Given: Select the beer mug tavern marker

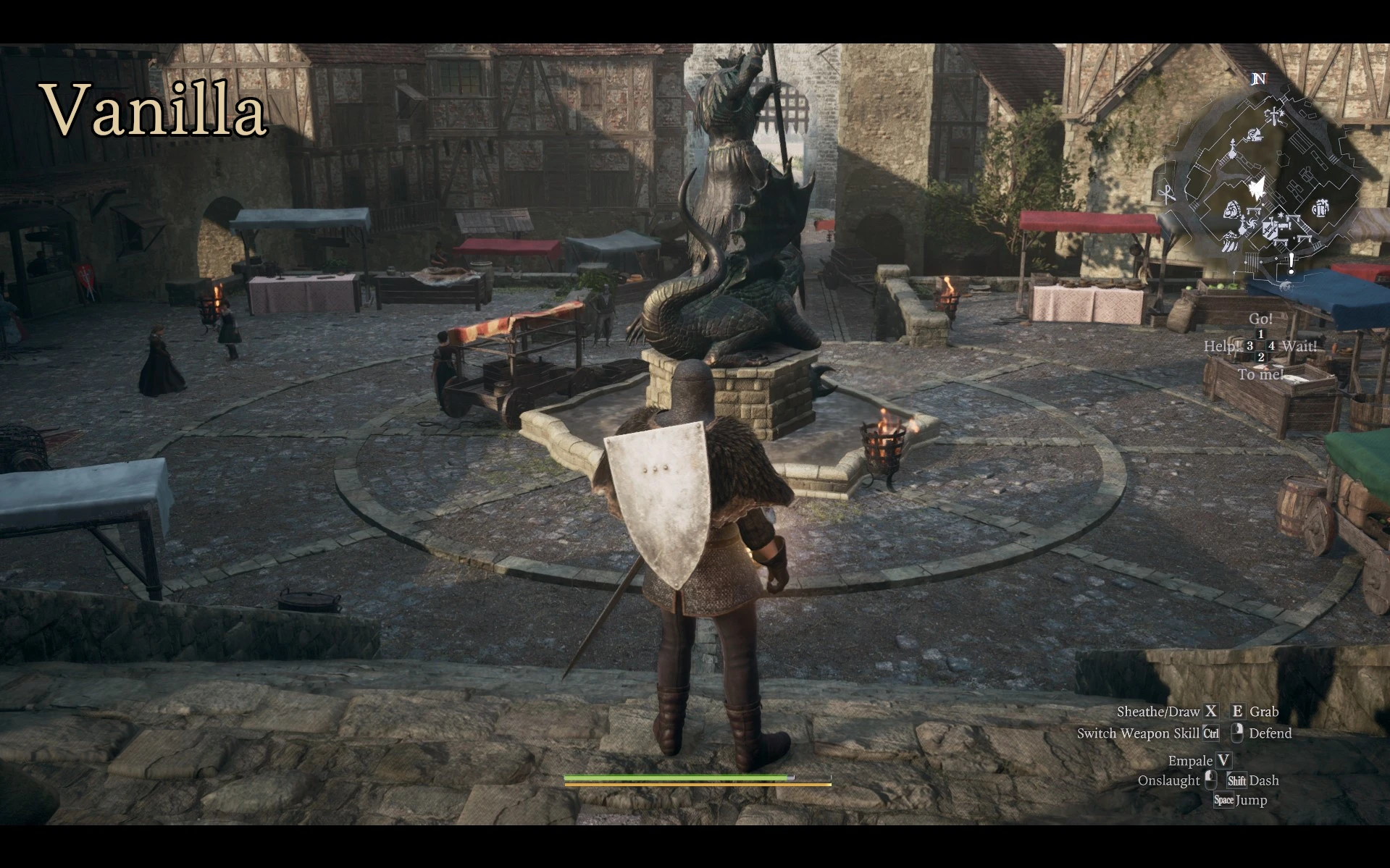Looking at the screenshot, I should (1320, 209).
